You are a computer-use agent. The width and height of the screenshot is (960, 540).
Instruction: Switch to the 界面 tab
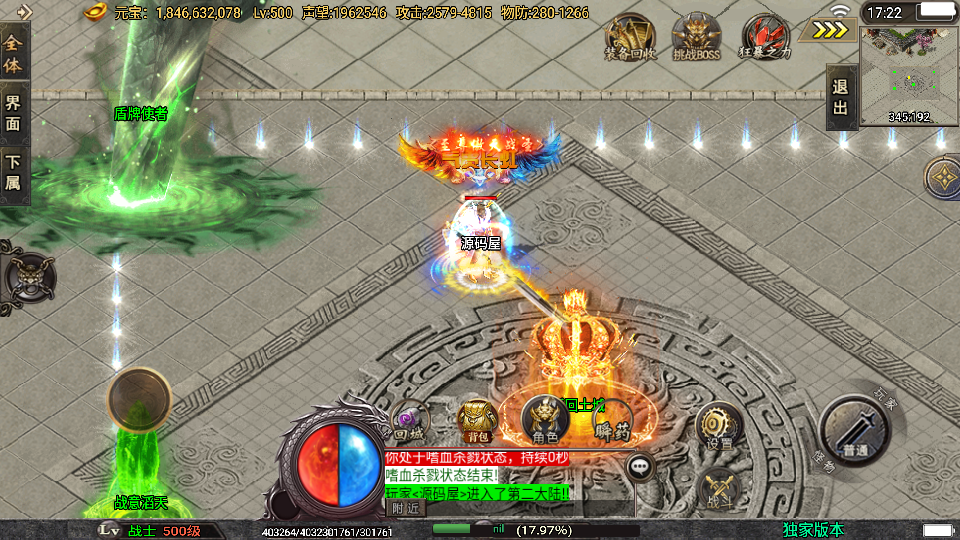(x=14, y=113)
